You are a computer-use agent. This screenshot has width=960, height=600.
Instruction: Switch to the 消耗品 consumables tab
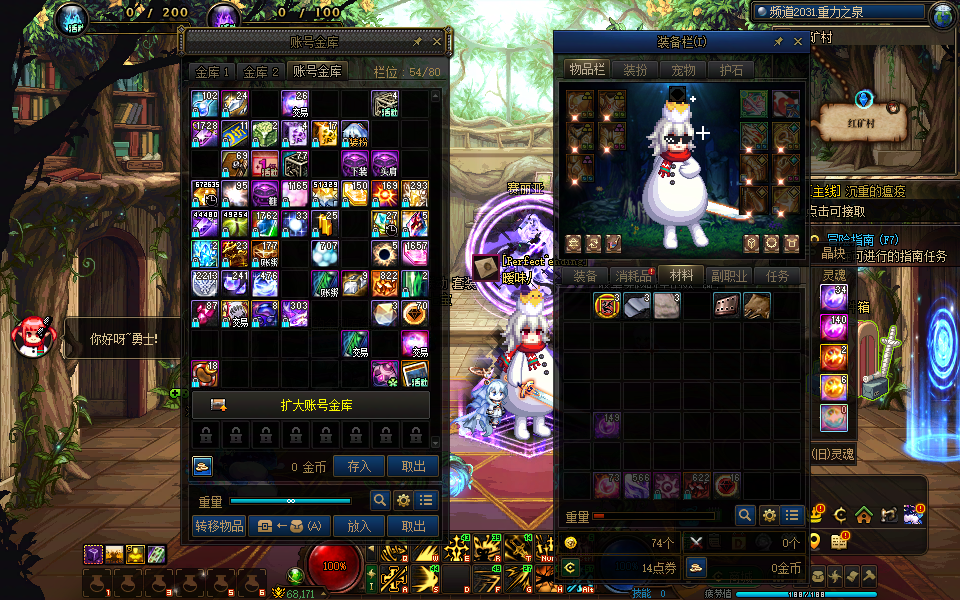pyautogui.click(x=633, y=276)
